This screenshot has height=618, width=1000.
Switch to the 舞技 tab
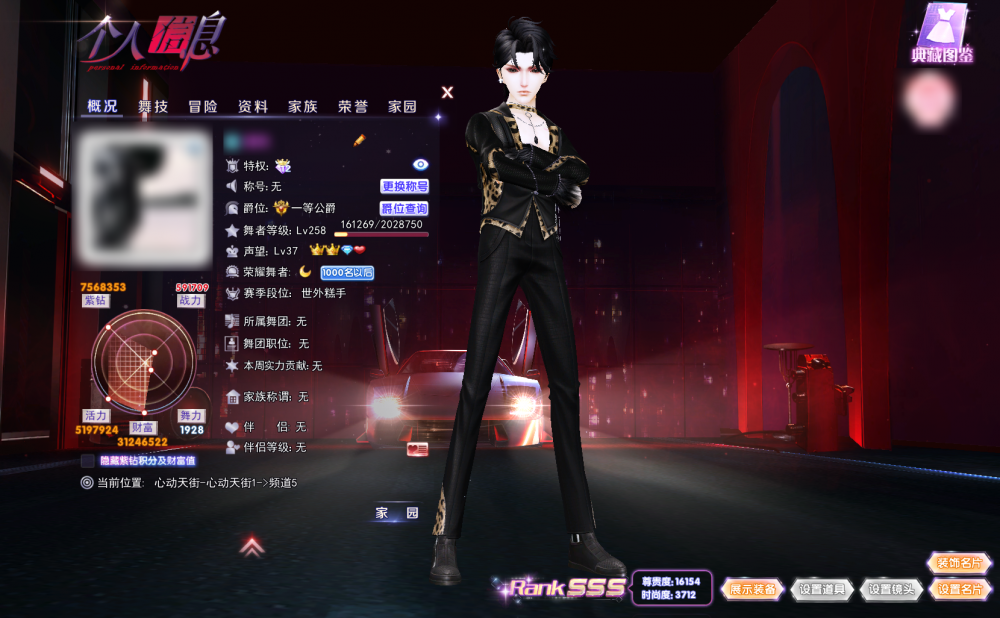click(153, 107)
